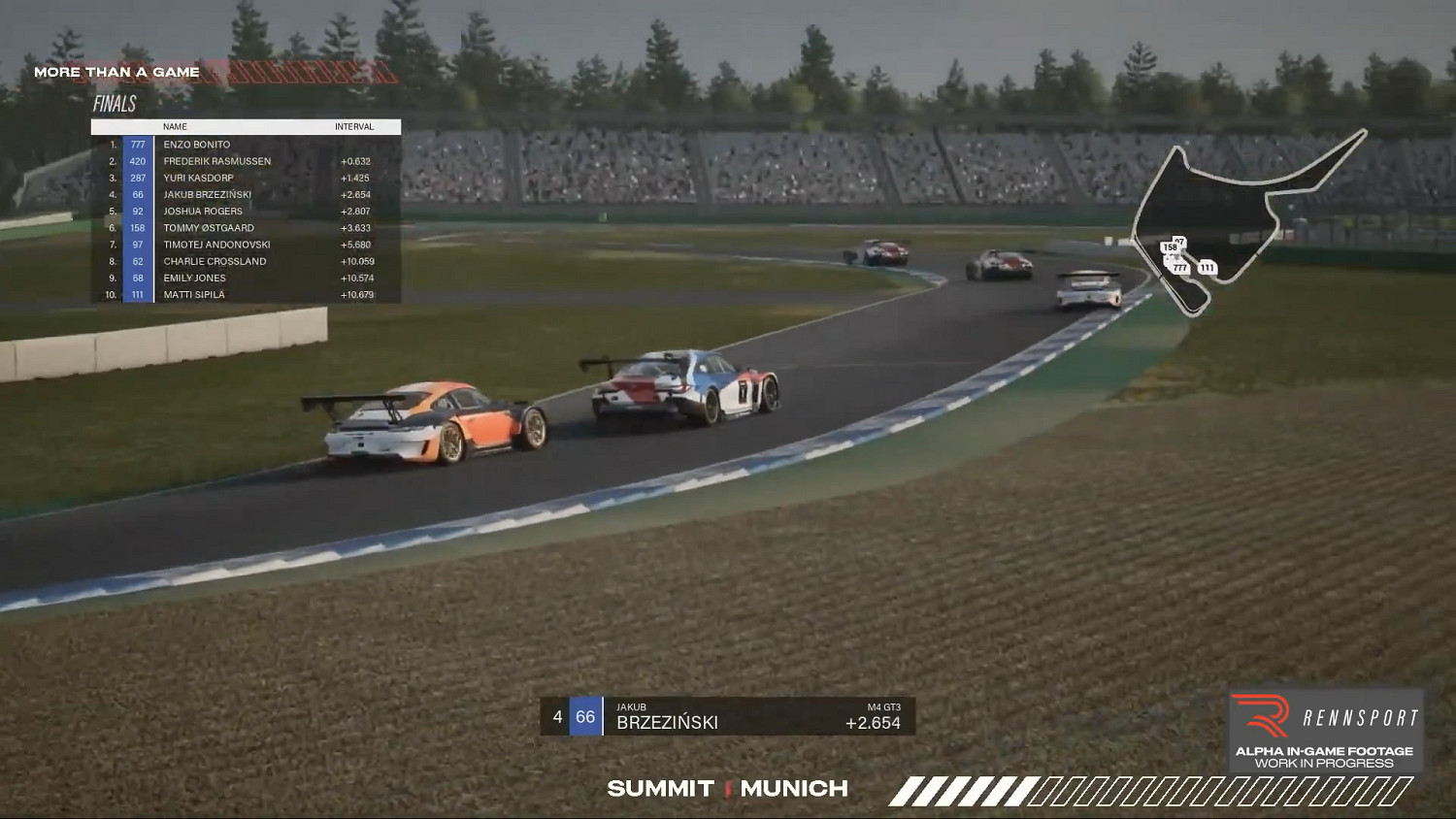Select Matti Sipila's leaderboard row
This screenshot has width=1456, height=819.
(193, 295)
